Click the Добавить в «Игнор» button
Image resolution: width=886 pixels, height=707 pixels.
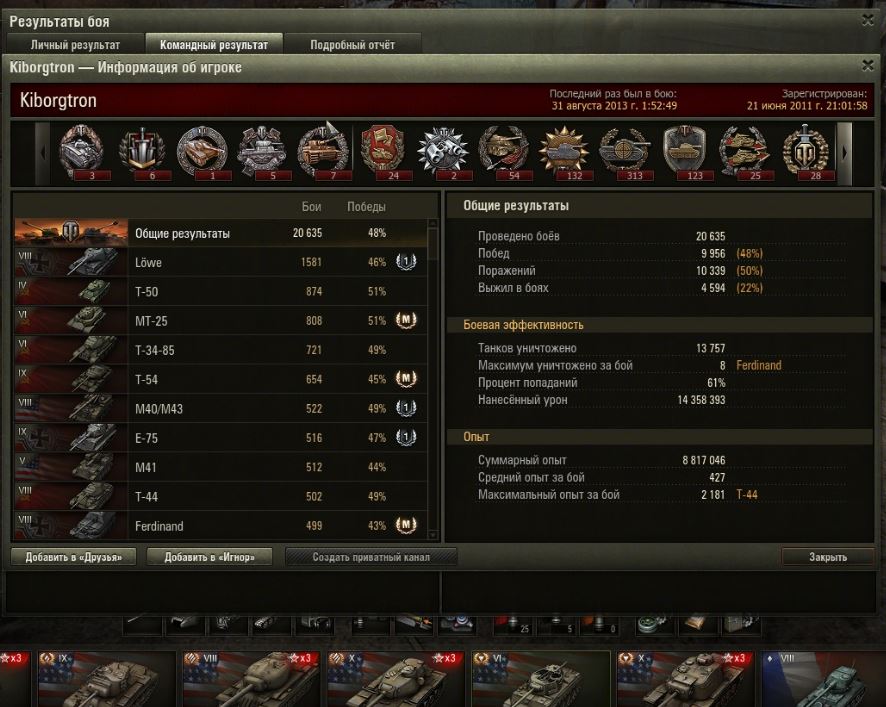(x=209, y=557)
